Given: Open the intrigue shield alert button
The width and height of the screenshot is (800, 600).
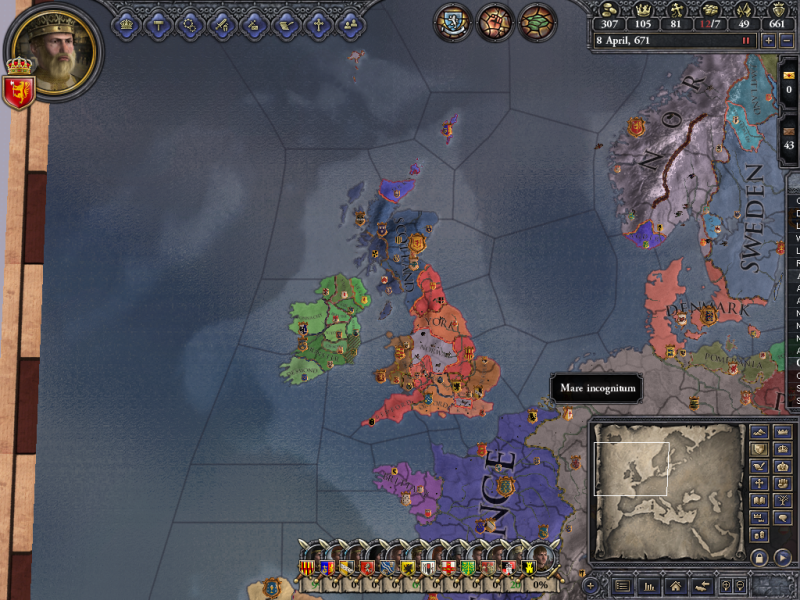Looking at the screenshot, I should (x=452, y=22).
